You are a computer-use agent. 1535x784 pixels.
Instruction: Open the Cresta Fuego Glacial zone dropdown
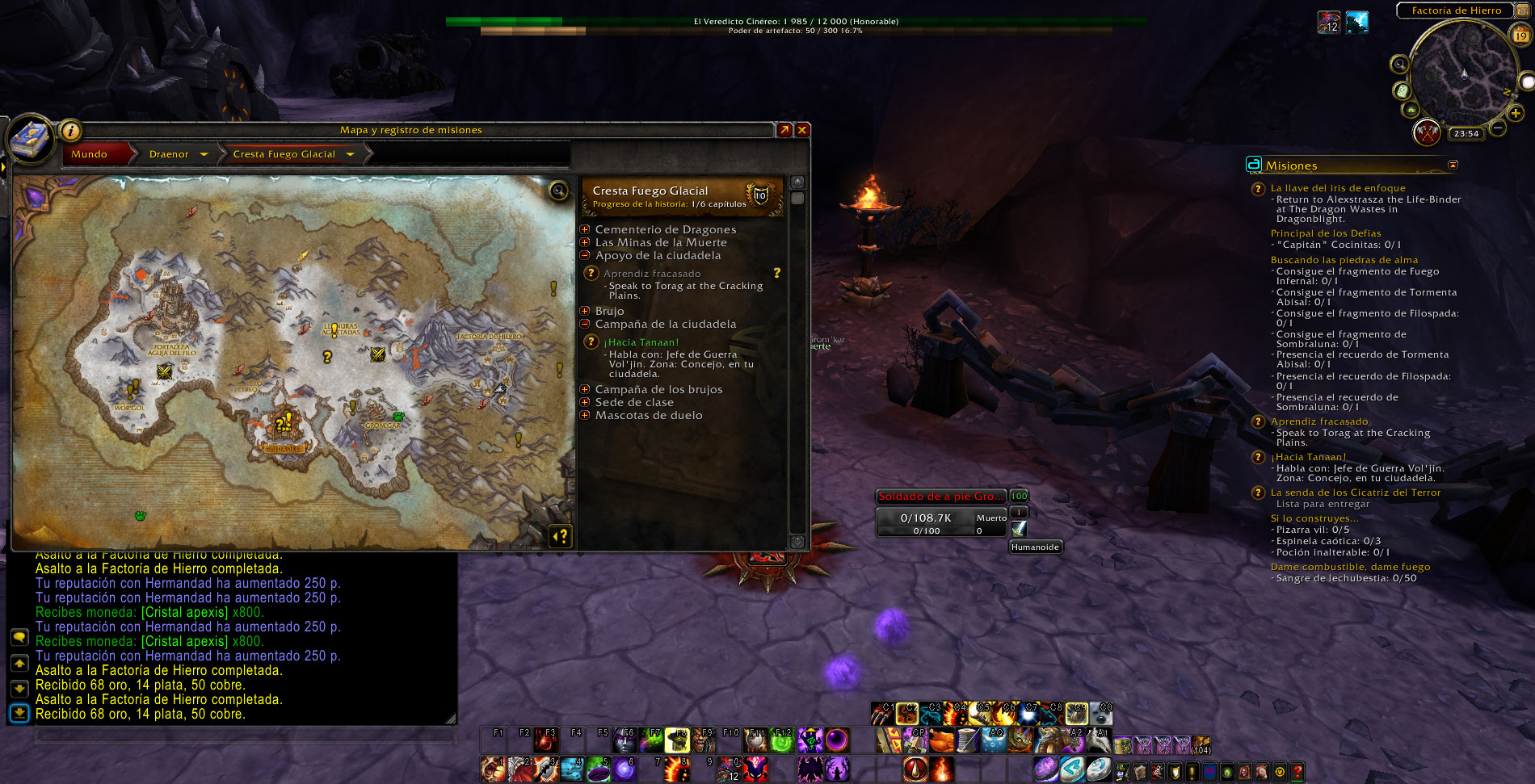tap(350, 154)
